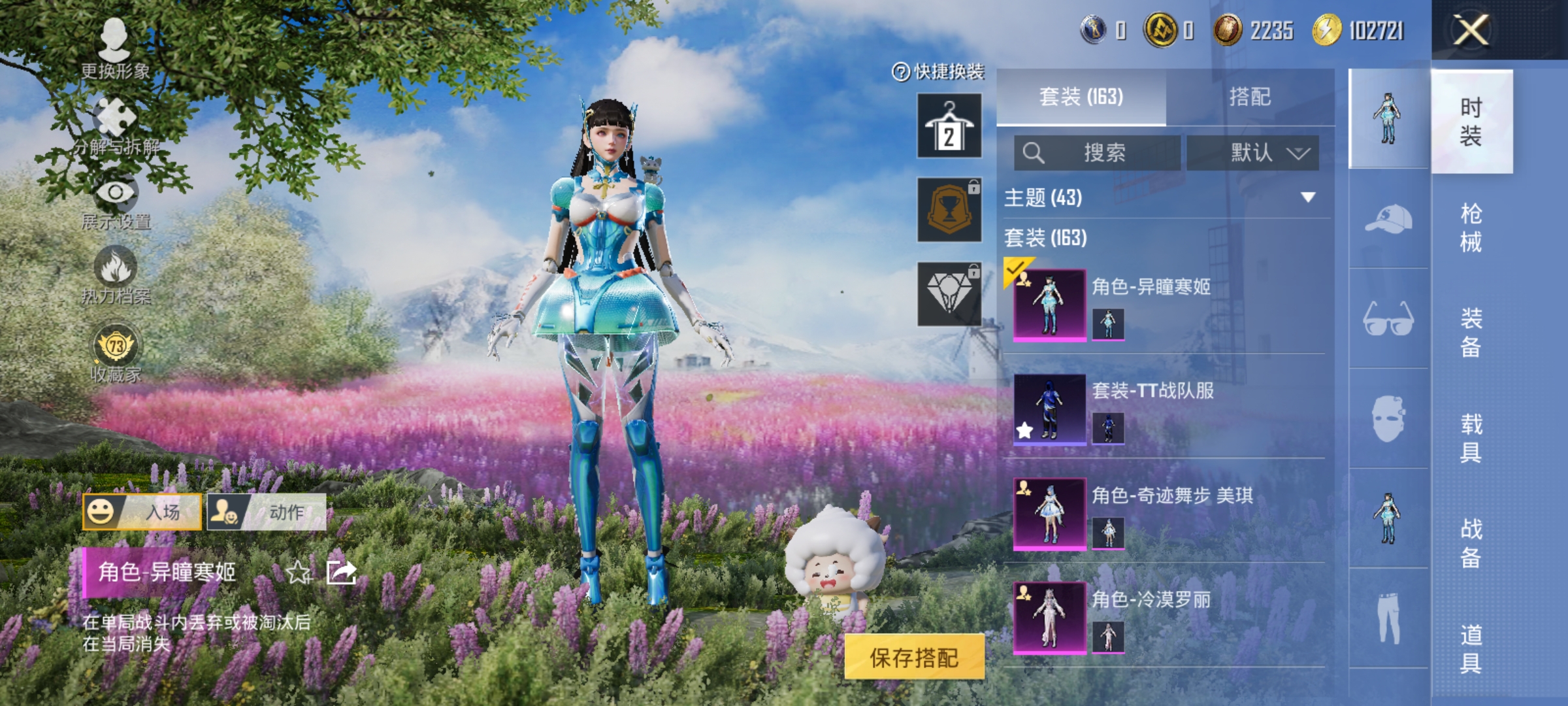Open the 默认 sort dropdown

click(x=1260, y=152)
